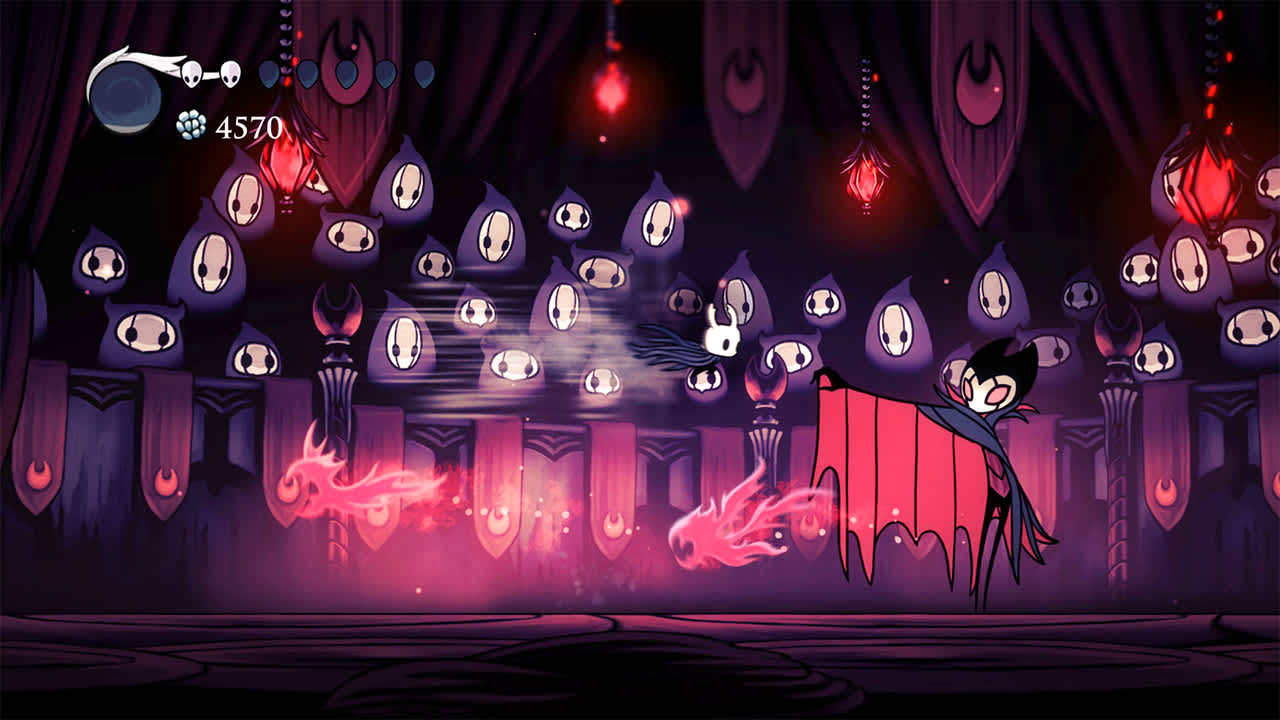The image size is (1280, 720).
Task: Click the first health mask
Action: (191, 72)
